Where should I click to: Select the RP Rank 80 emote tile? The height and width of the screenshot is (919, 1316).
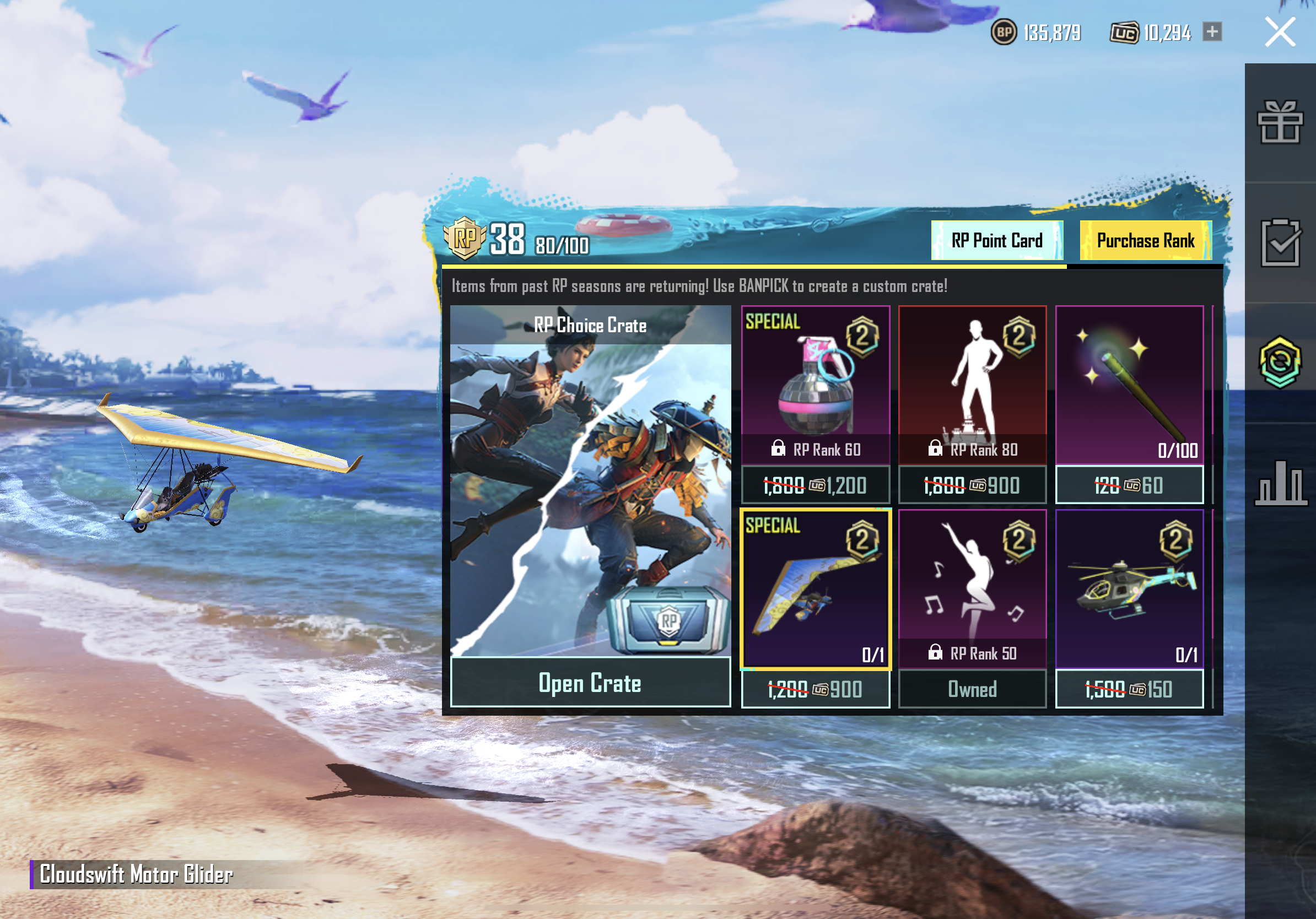[x=972, y=385]
